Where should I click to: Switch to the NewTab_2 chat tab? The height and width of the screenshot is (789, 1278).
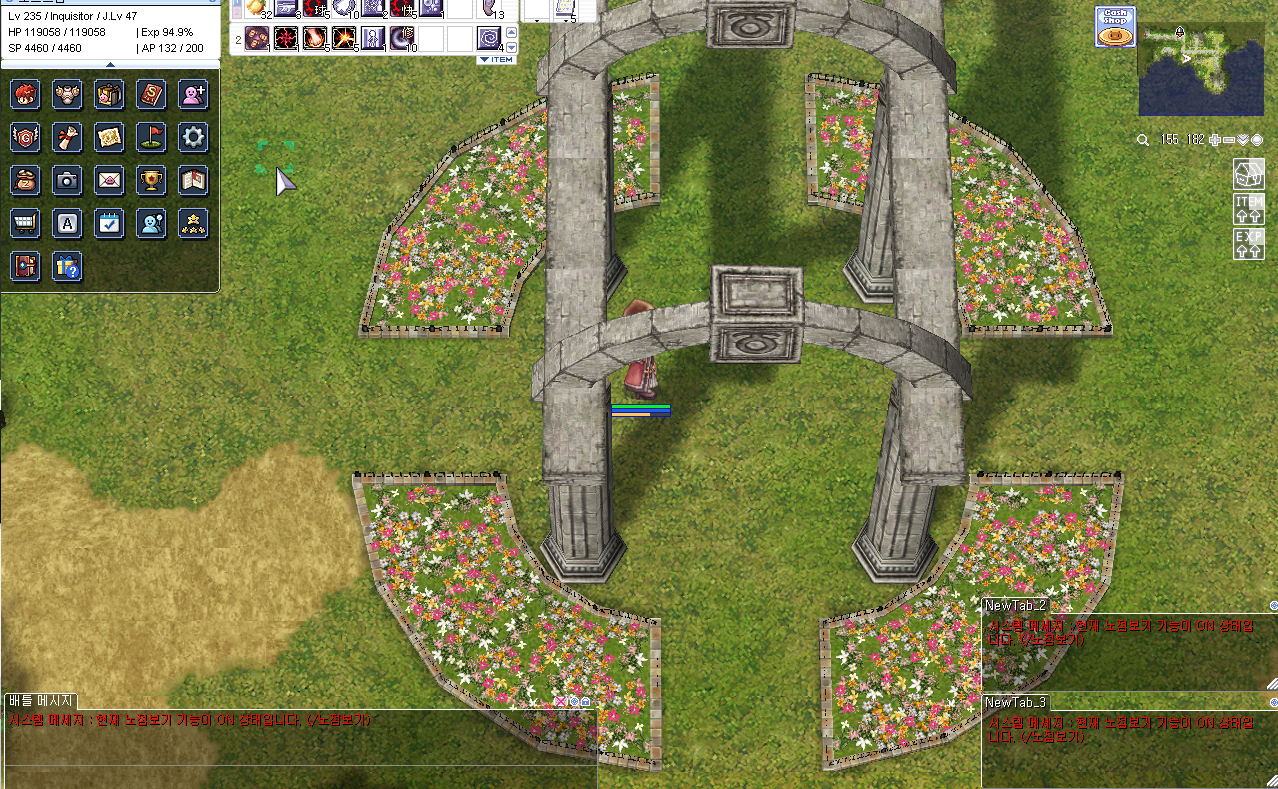[1015, 605]
